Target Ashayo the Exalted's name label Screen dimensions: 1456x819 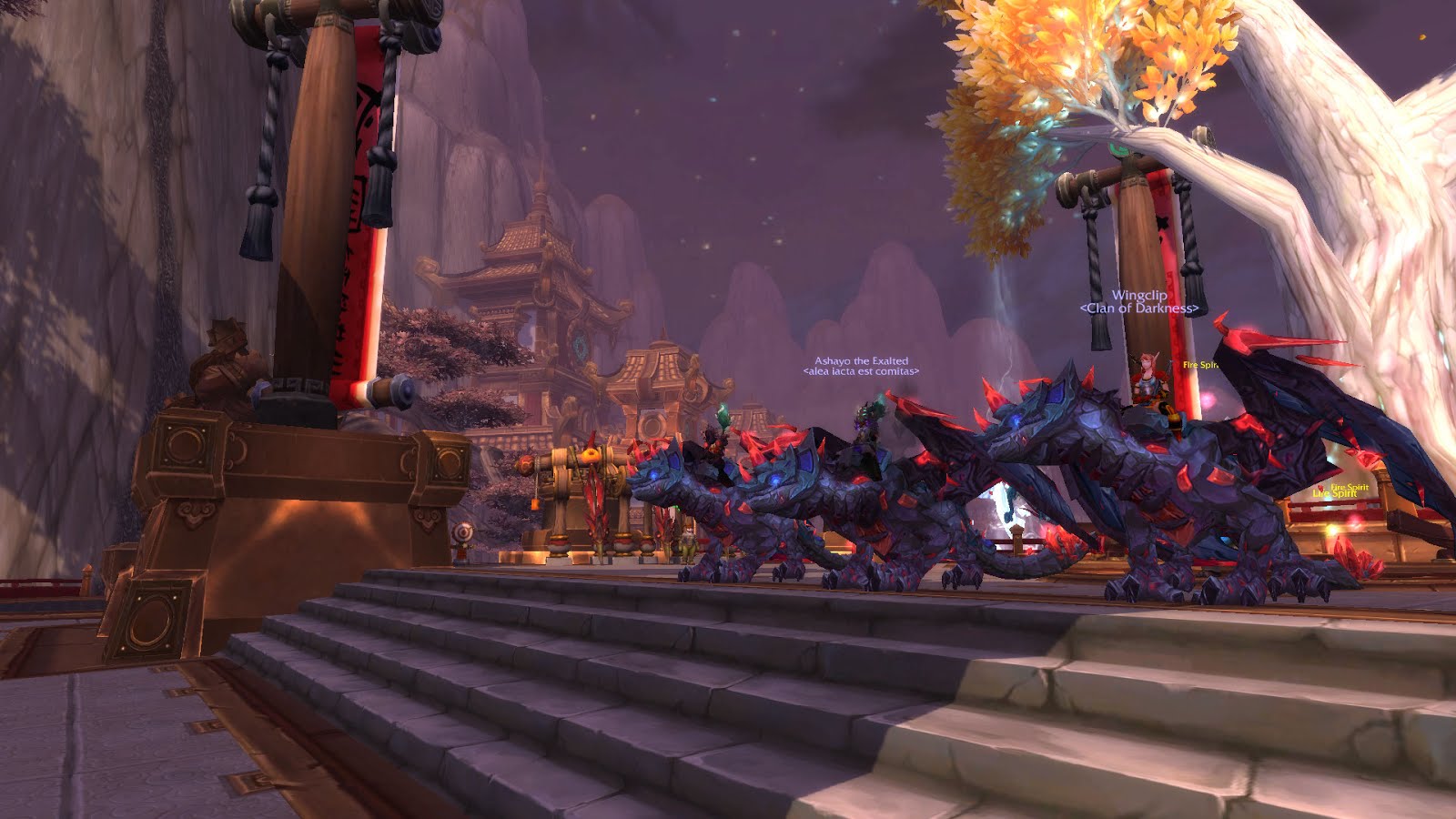(x=861, y=360)
